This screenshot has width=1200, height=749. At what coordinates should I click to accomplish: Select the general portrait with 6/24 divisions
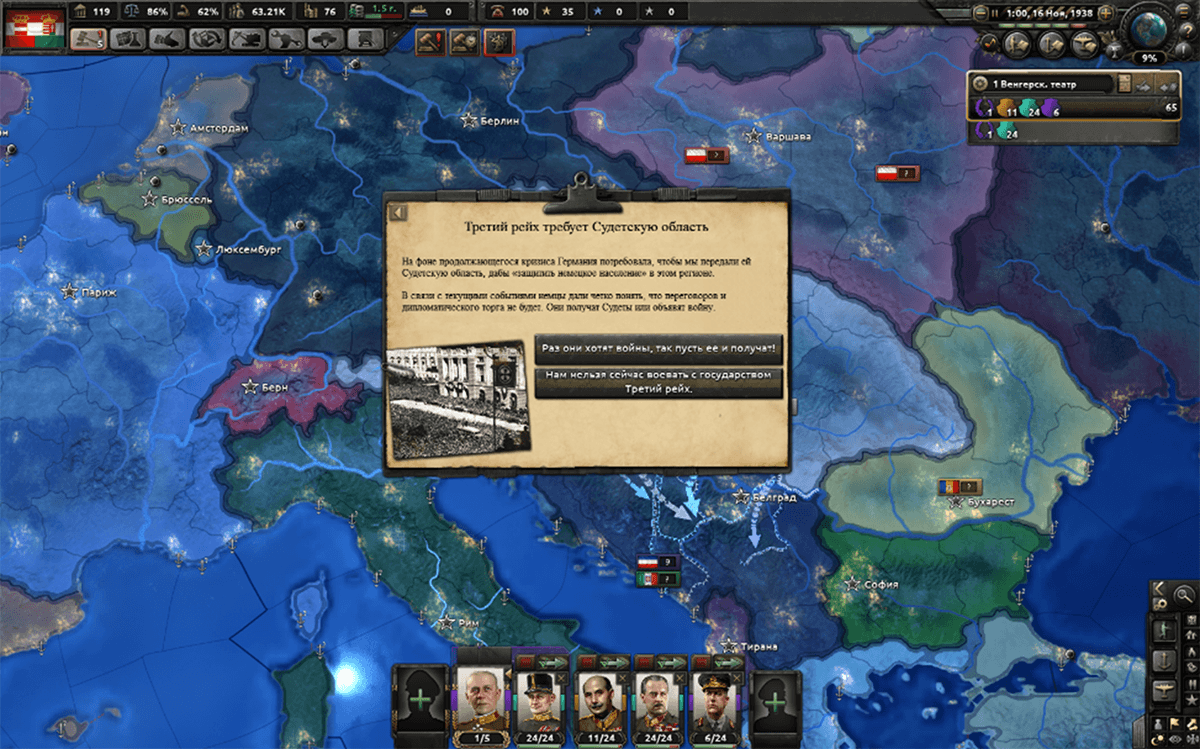click(718, 700)
